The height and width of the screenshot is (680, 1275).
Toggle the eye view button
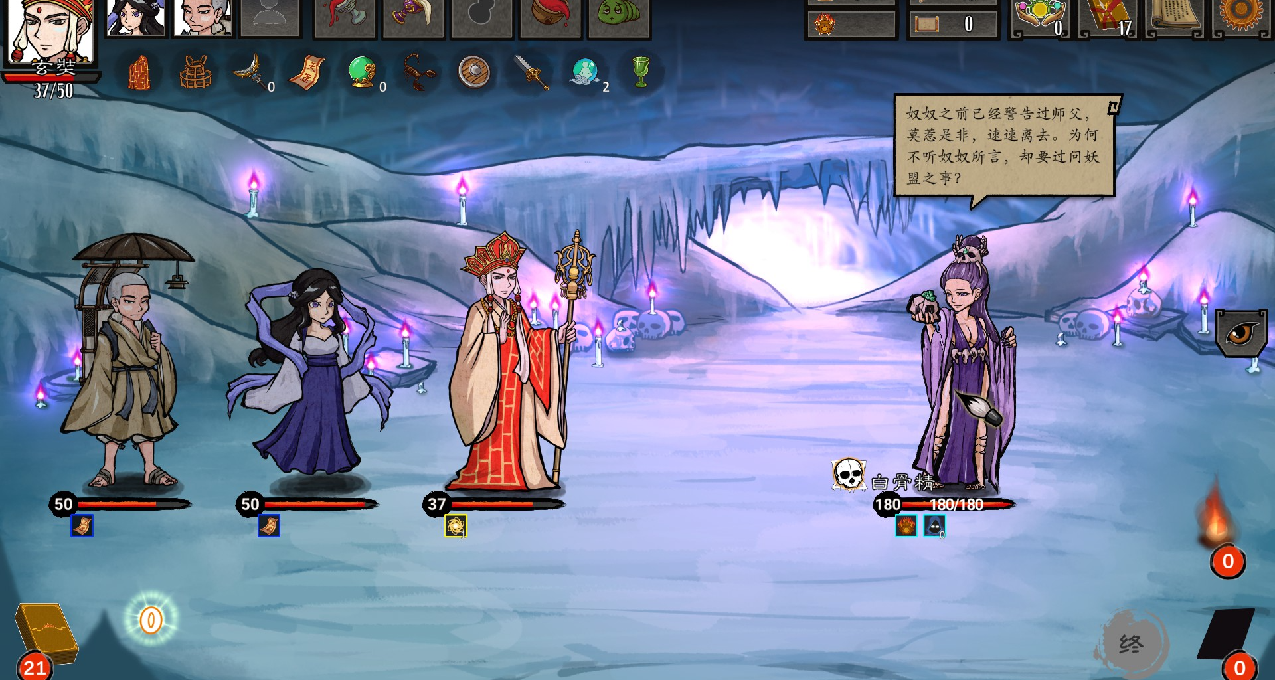(1242, 333)
